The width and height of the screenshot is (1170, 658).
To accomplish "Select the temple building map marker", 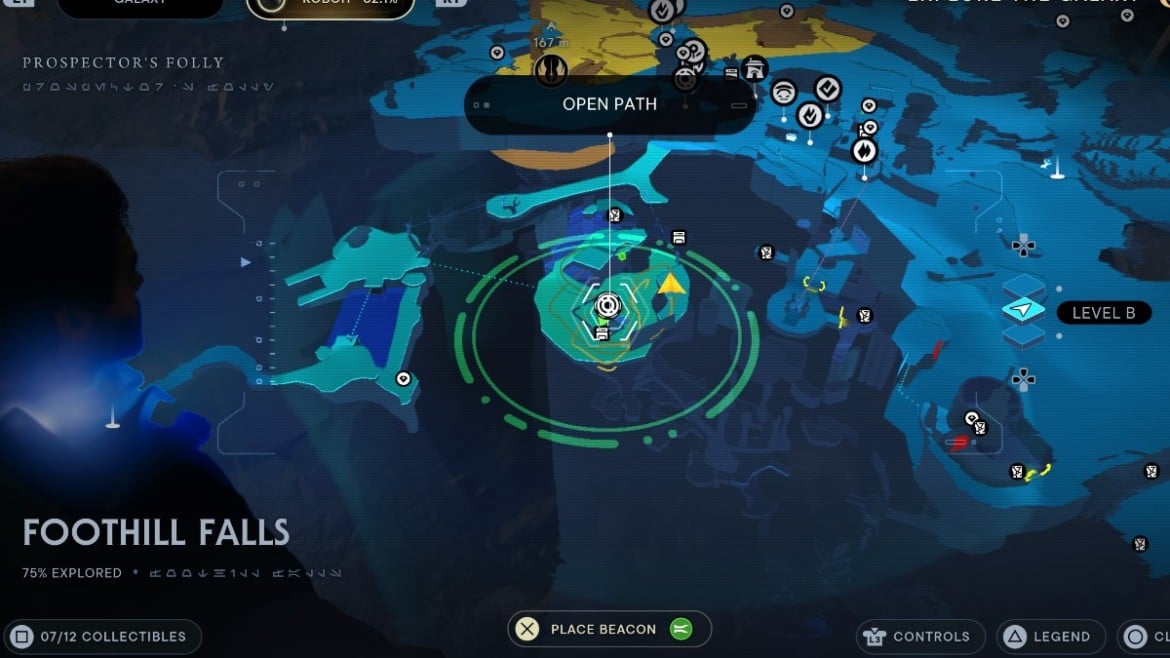I will pos(755,68).
